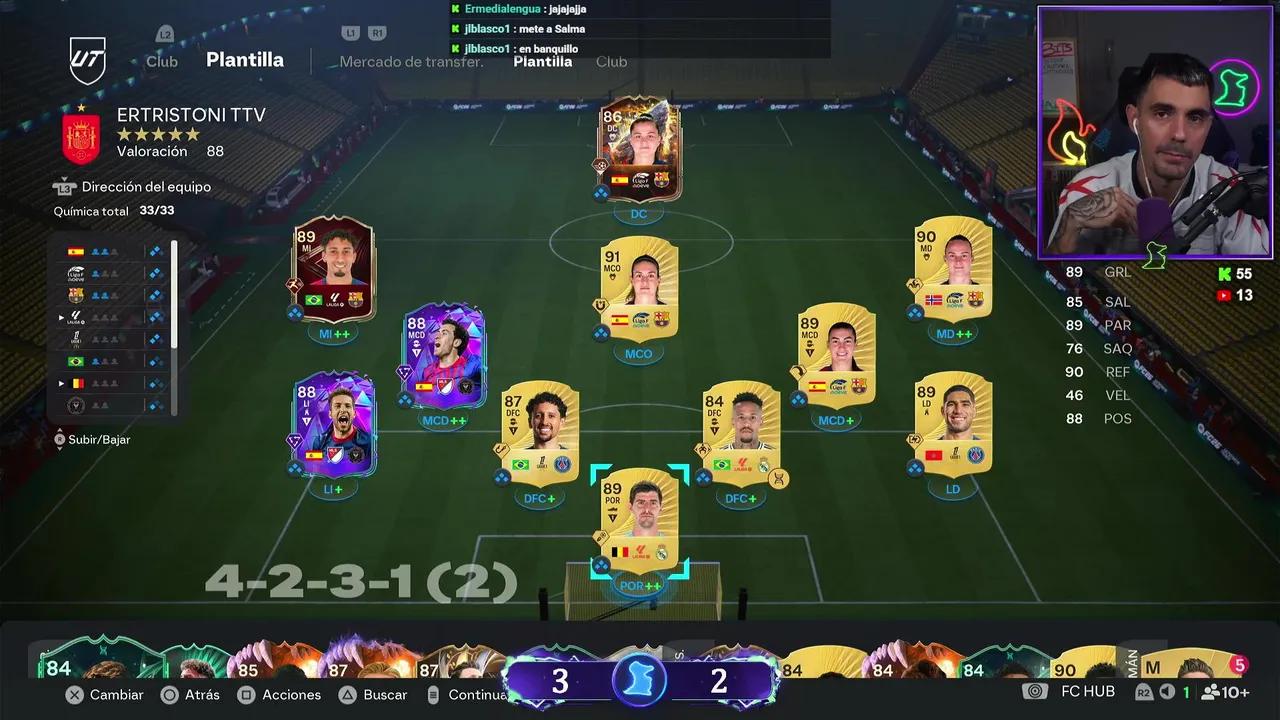Click the chemistry panel scrollbar
1280x720 pixels.
pyautogui.click(x=173, y=290)
